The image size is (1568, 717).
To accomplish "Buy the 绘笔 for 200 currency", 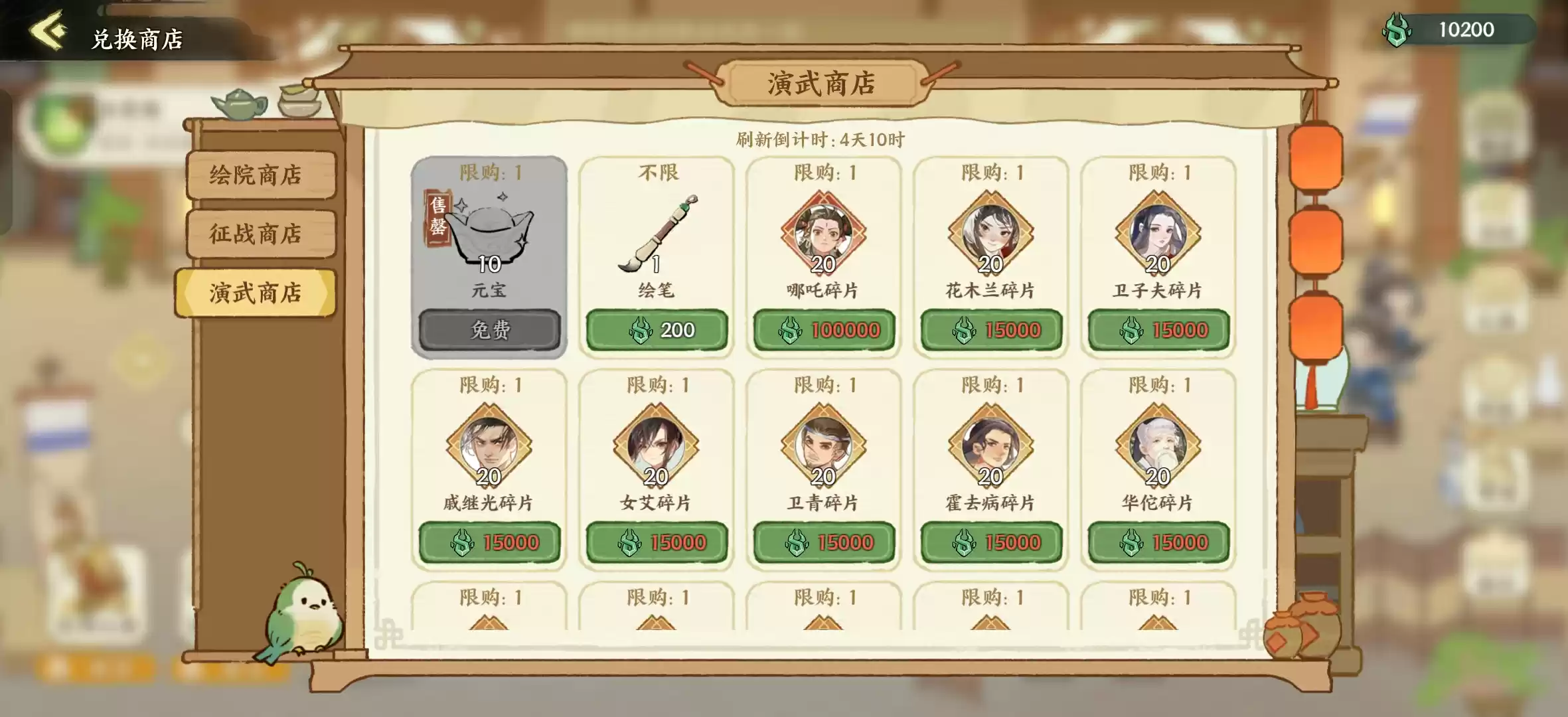I will 657,329.
